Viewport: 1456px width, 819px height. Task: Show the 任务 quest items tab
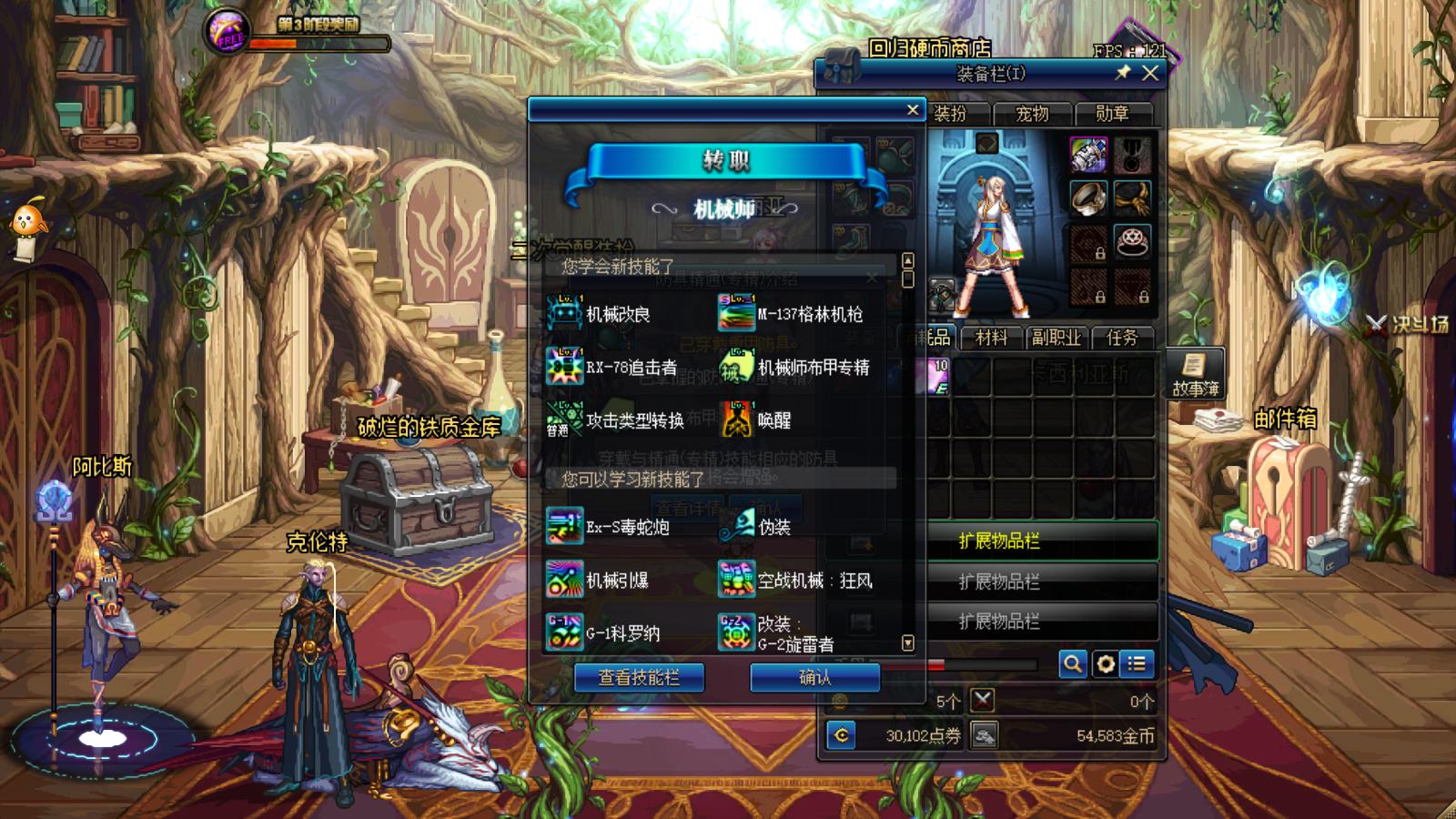click(x=1121, y=338)
